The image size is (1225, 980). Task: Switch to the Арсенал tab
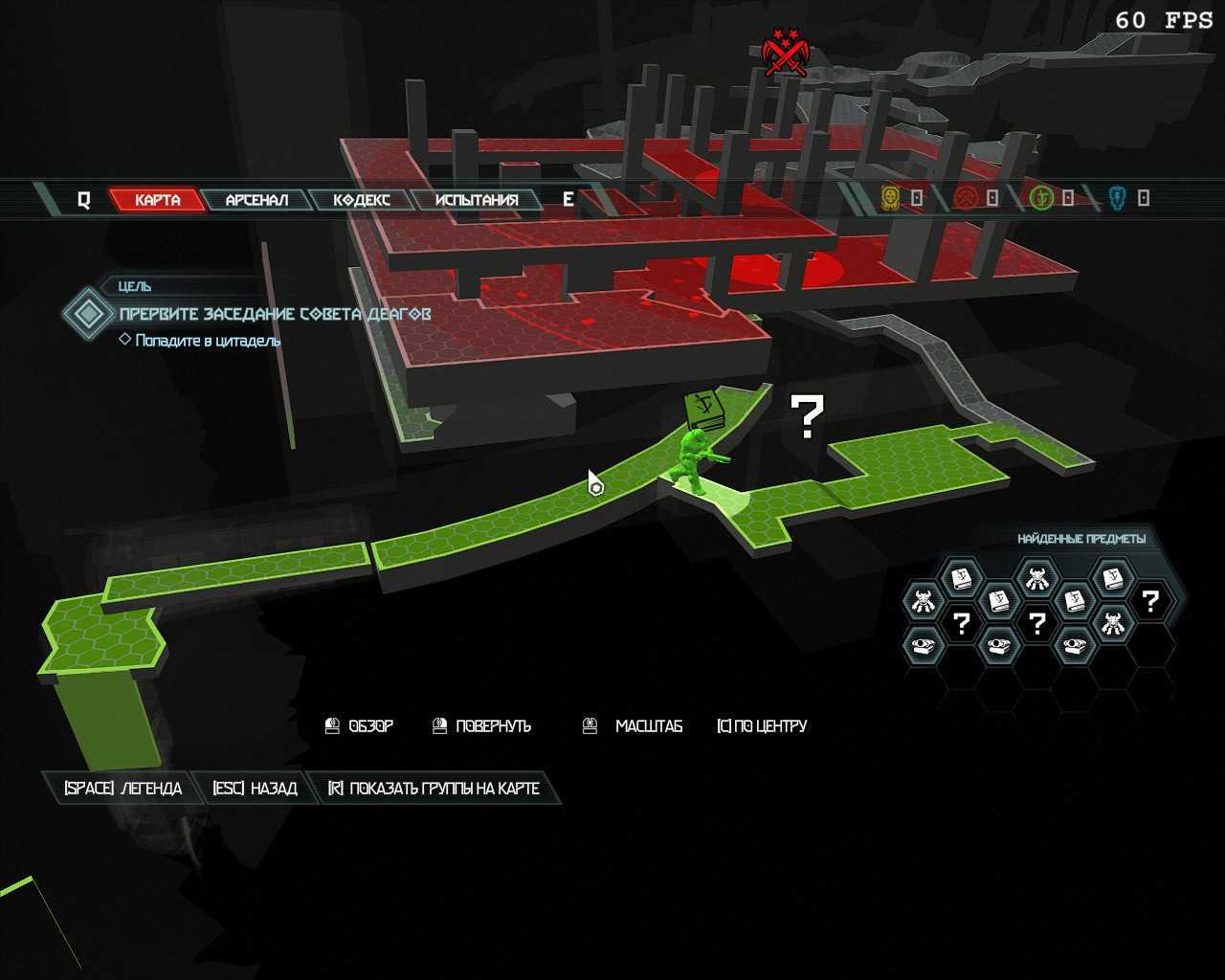(x=256, y=200)
